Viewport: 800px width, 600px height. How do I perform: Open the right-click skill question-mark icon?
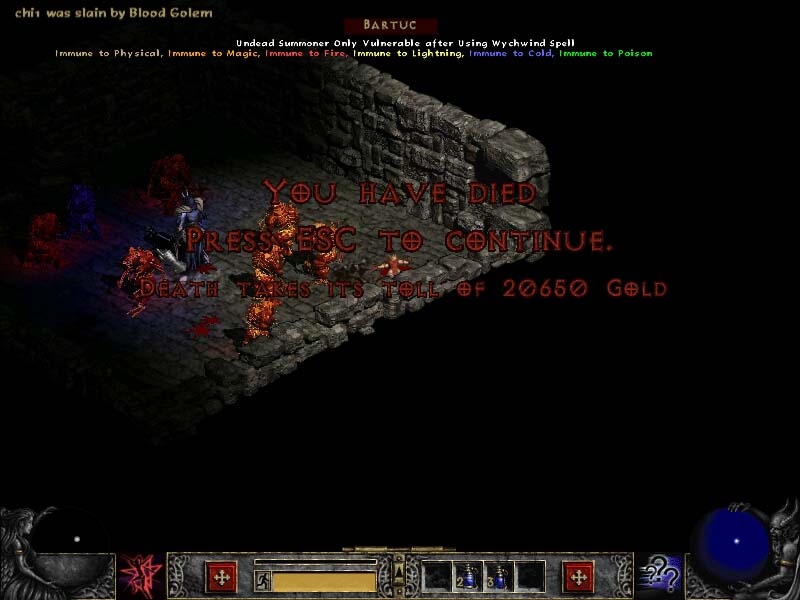pyautogui.click(x=661, y=577)
